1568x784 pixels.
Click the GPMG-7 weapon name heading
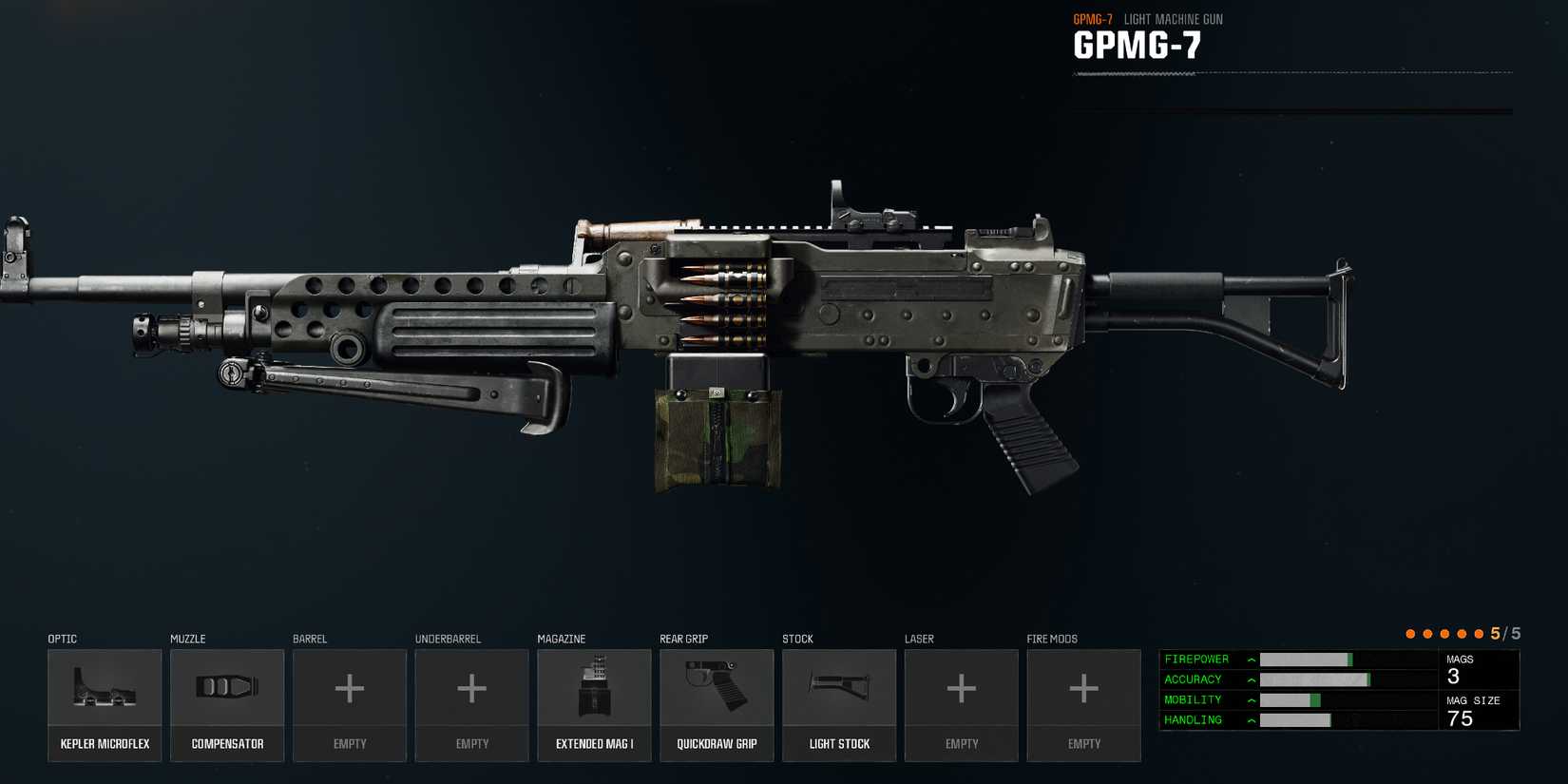pos(1139,43)
